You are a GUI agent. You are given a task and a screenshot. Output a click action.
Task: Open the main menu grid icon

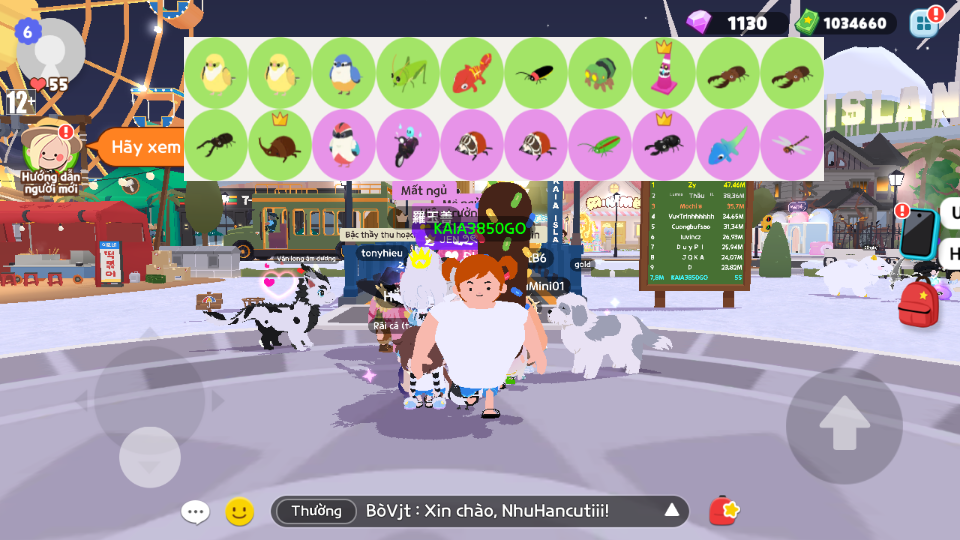pos(924,23)
